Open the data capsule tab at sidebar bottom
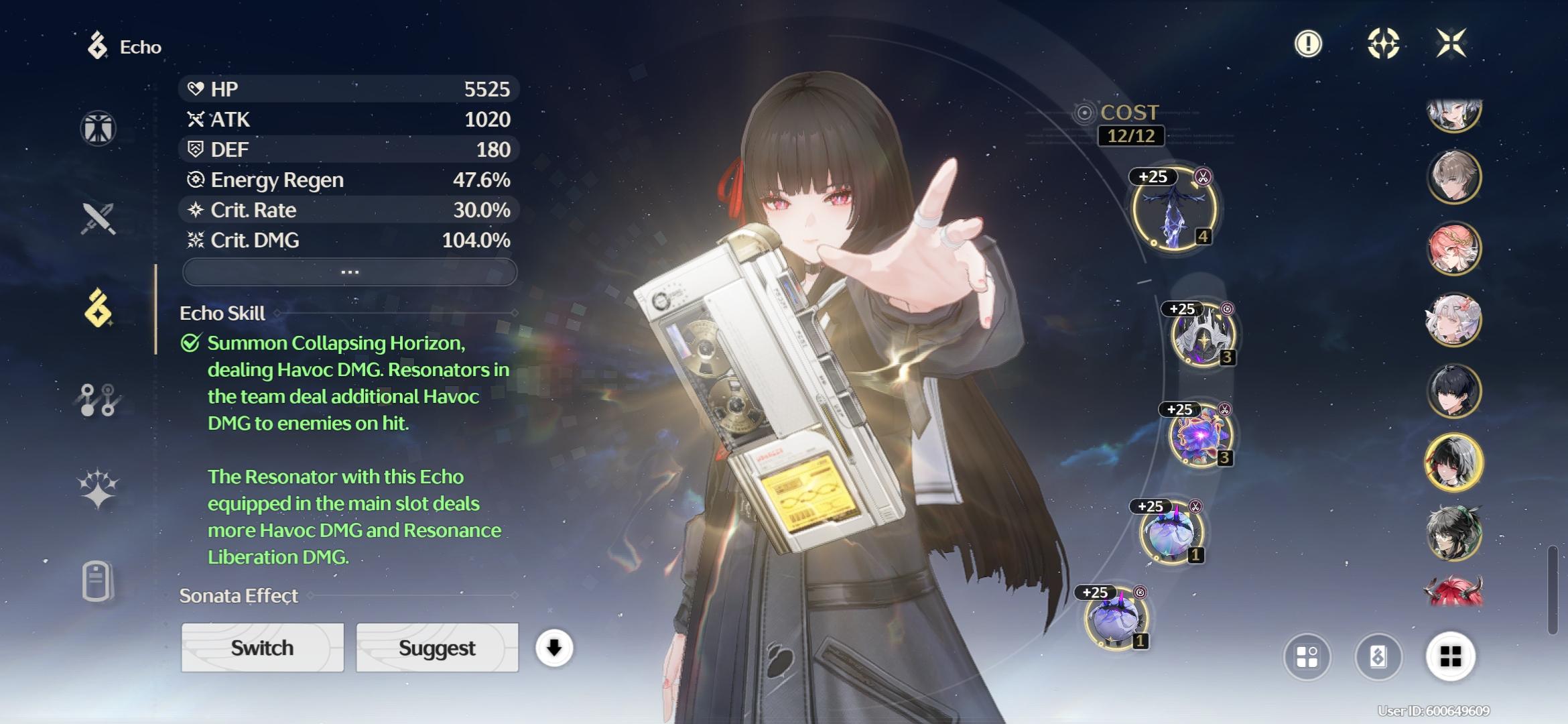This screenshot has width=1568, height=724. coord(97,581)
